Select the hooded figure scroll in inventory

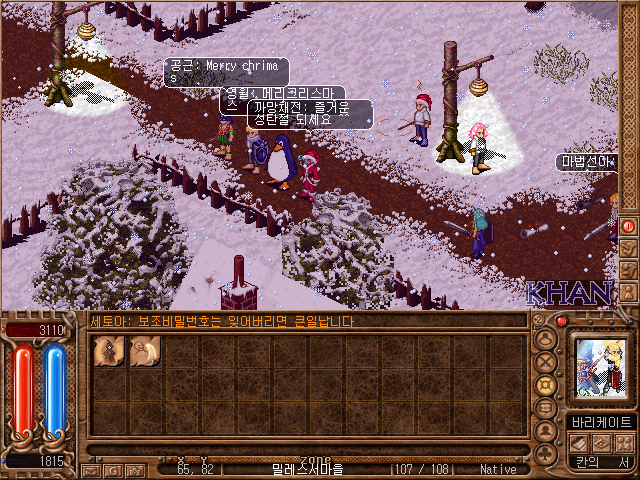pyautogui.click(x=108, y=352)
